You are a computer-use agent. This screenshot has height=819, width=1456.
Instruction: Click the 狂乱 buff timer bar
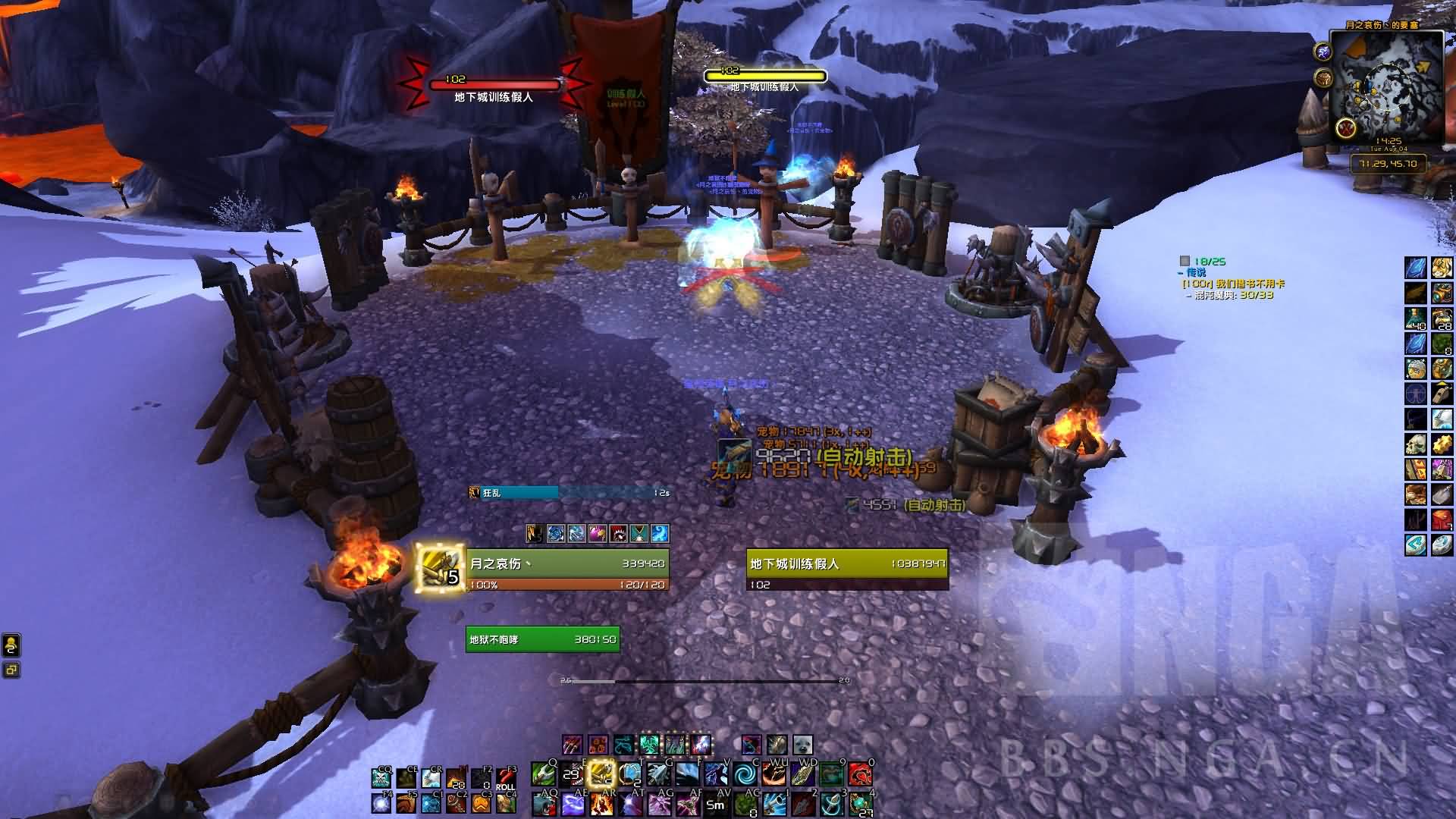pos(570,493)
